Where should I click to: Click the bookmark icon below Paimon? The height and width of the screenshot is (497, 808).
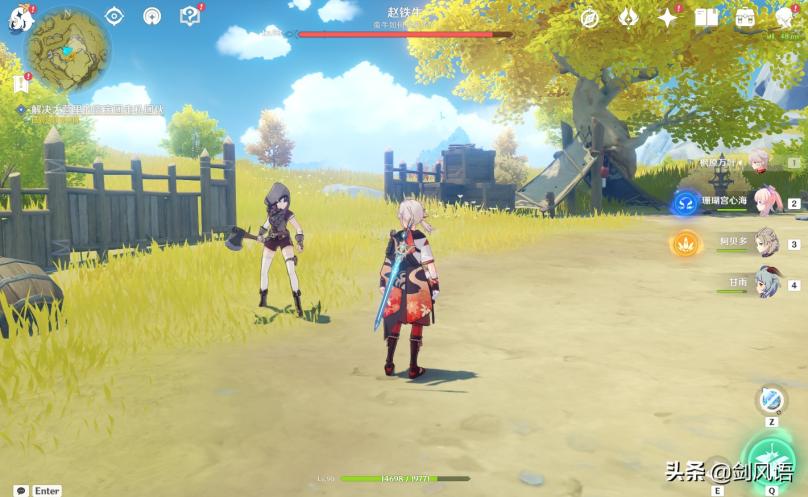(x=21, y=84)
